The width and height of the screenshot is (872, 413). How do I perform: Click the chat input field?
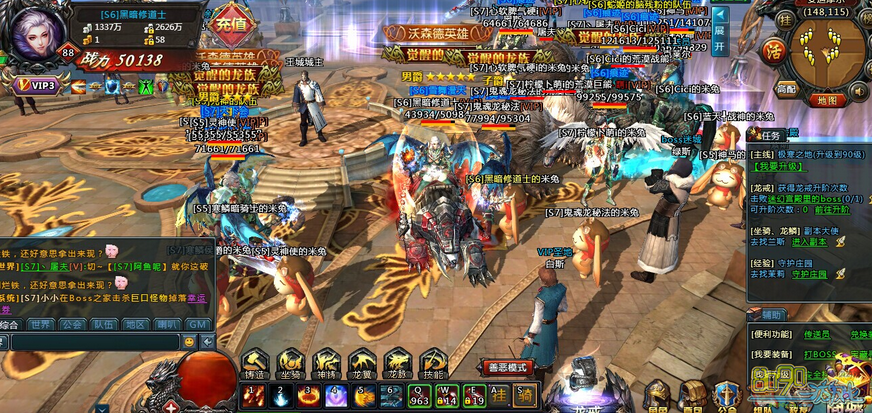(x=92, y=342)
